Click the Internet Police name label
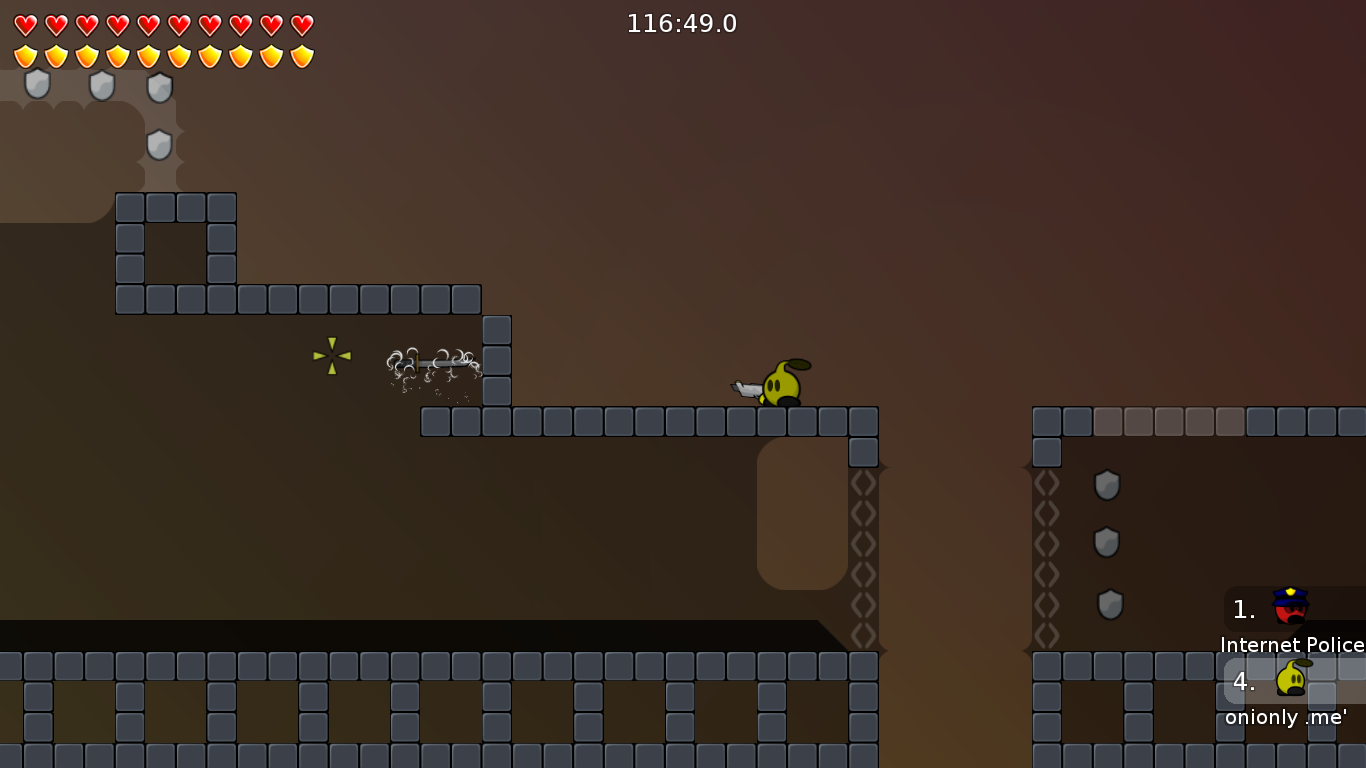Viewport: 1366px width, 768px height. (x=1292, y=645)
